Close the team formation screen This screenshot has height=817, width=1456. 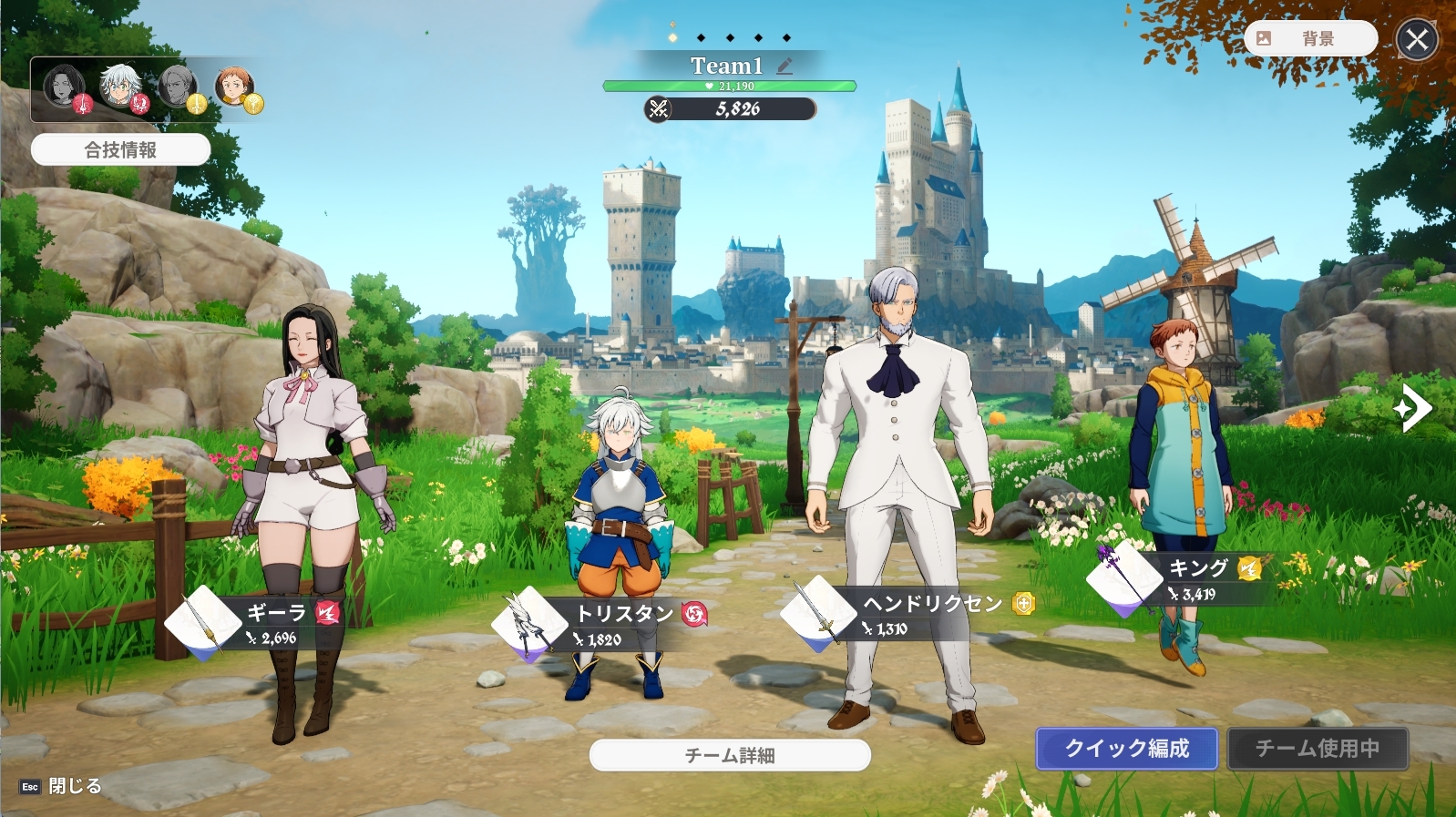[x=1417, y=39]
